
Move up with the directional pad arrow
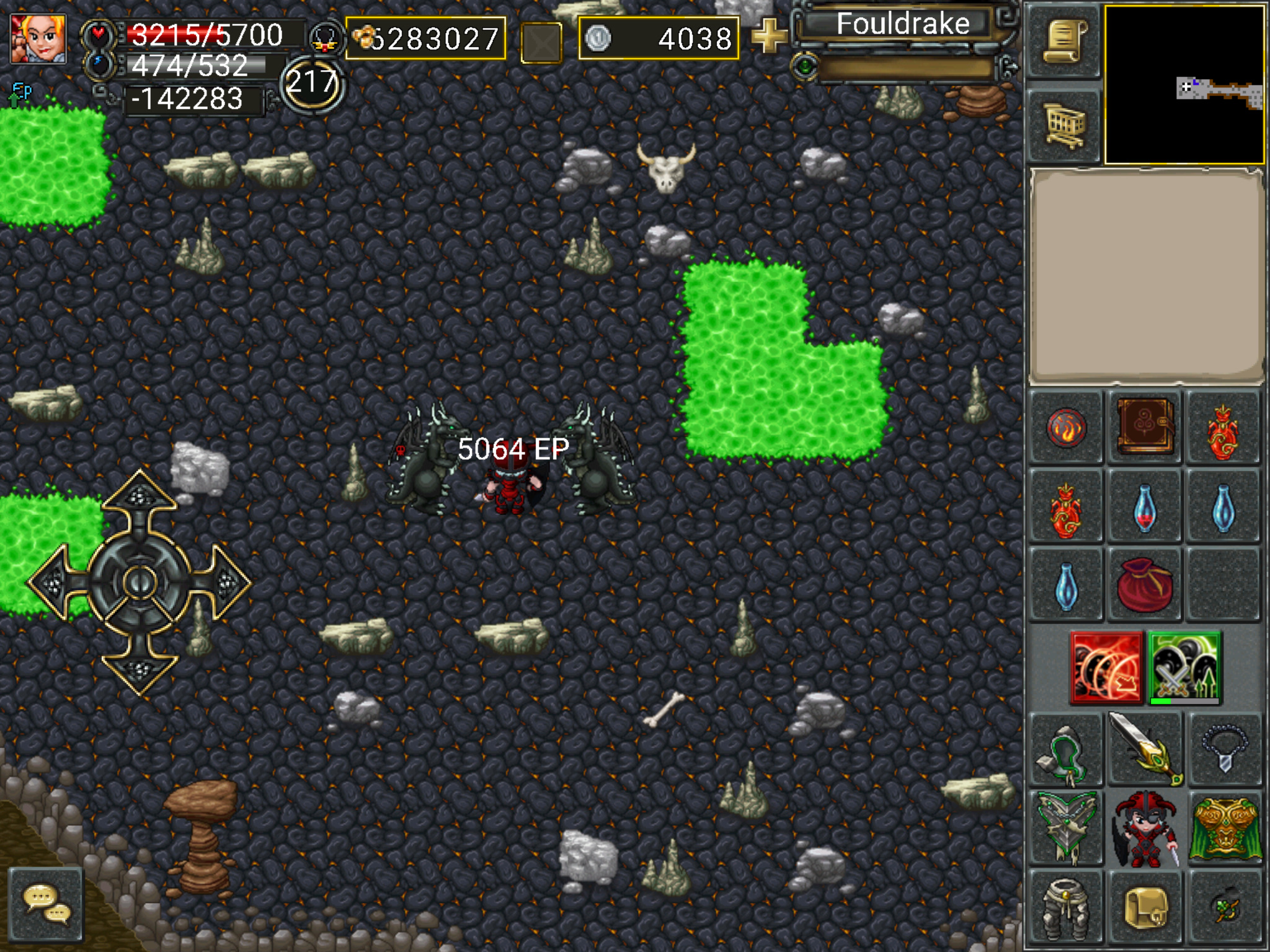140,496
